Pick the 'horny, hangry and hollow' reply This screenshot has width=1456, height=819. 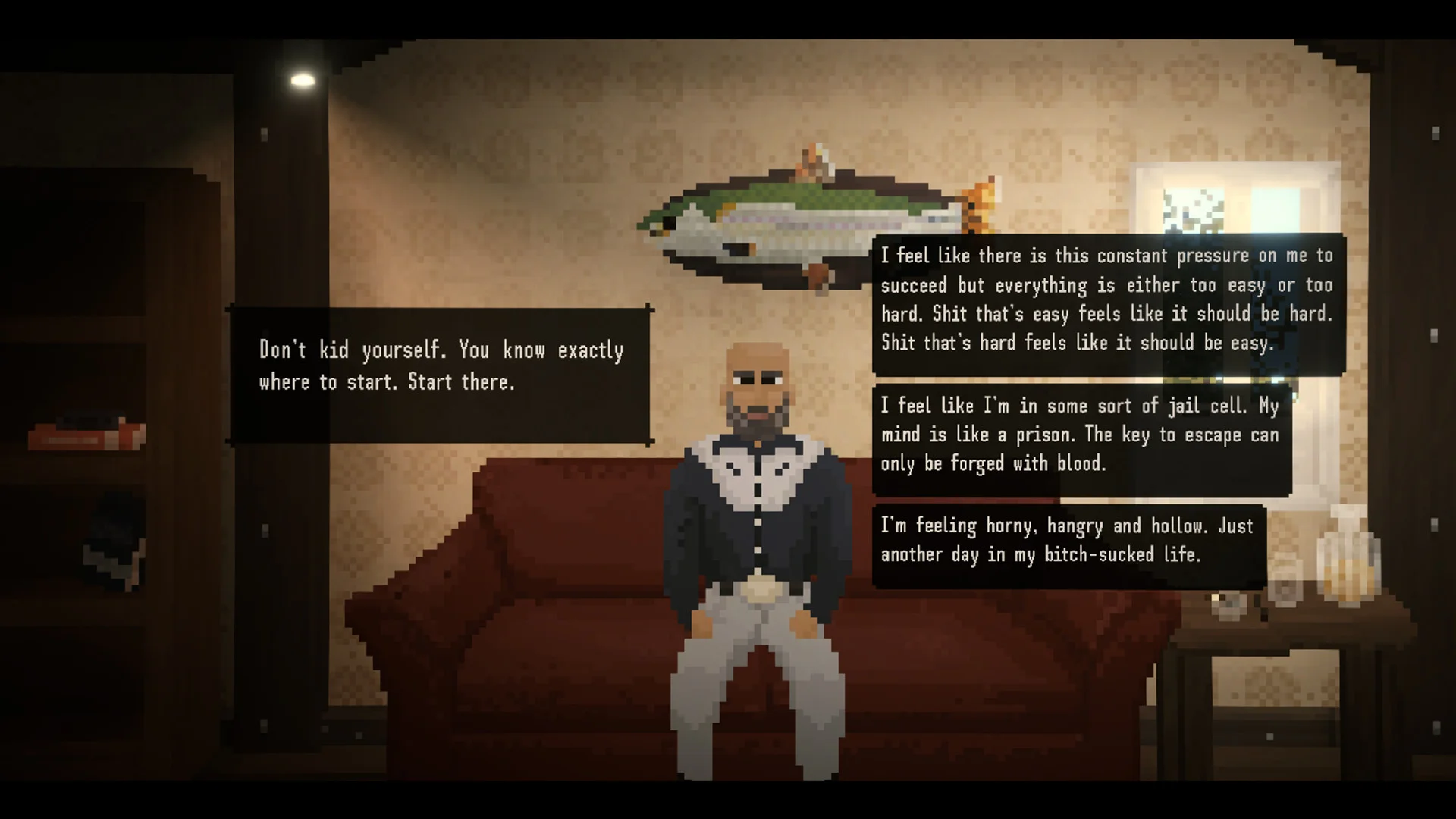coord(1068,541)
